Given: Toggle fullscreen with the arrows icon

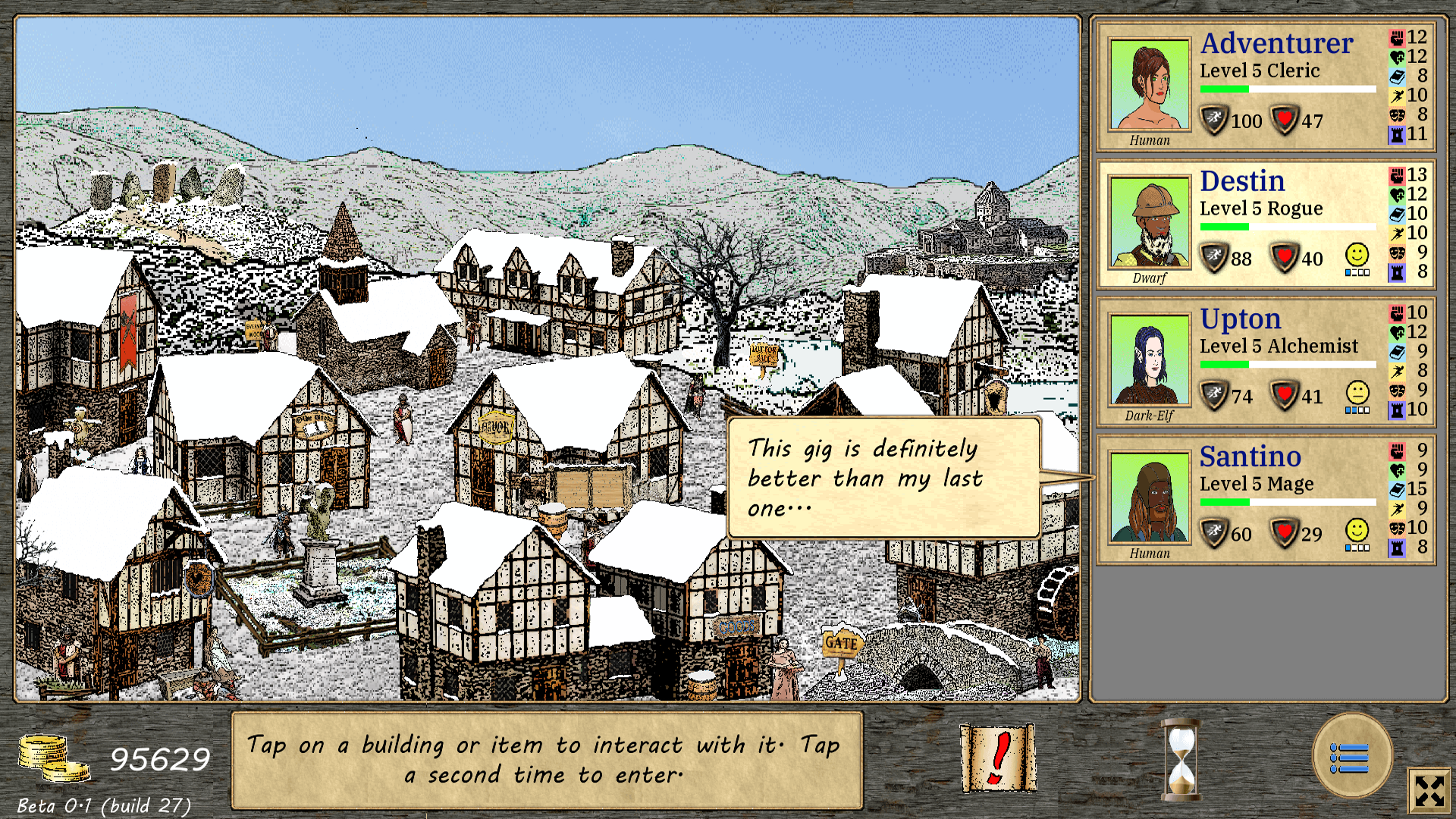Looking at the screenshot, I should pyautogui.click(x=1429, y=791).
